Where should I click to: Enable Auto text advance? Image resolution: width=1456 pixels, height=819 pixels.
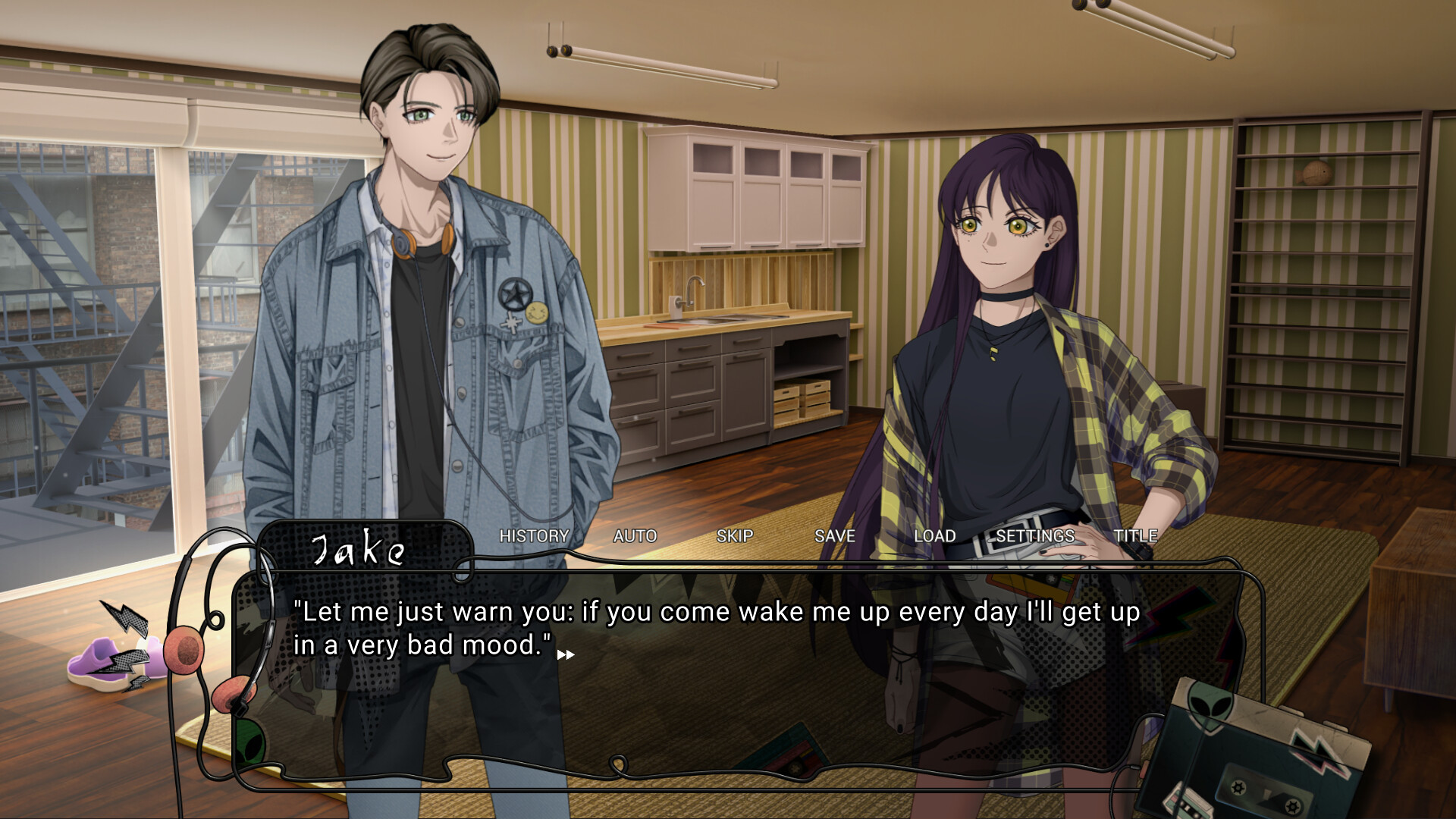[x=635, y=536]
